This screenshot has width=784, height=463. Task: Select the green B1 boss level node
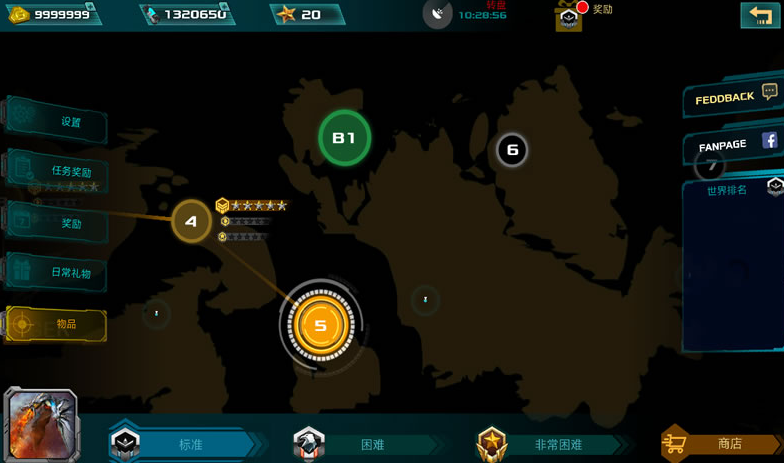344,138
